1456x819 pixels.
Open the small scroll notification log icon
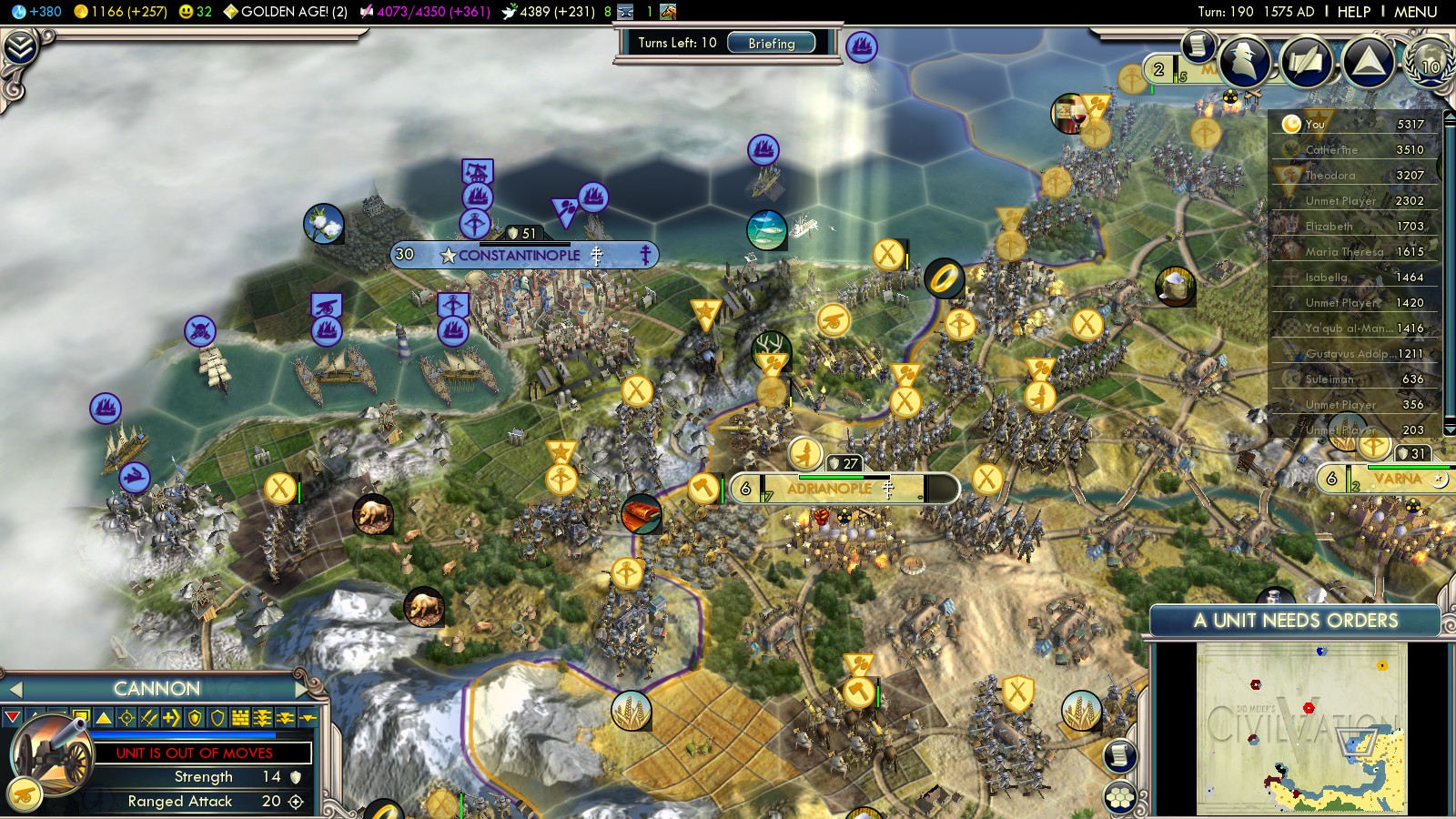1198,45
